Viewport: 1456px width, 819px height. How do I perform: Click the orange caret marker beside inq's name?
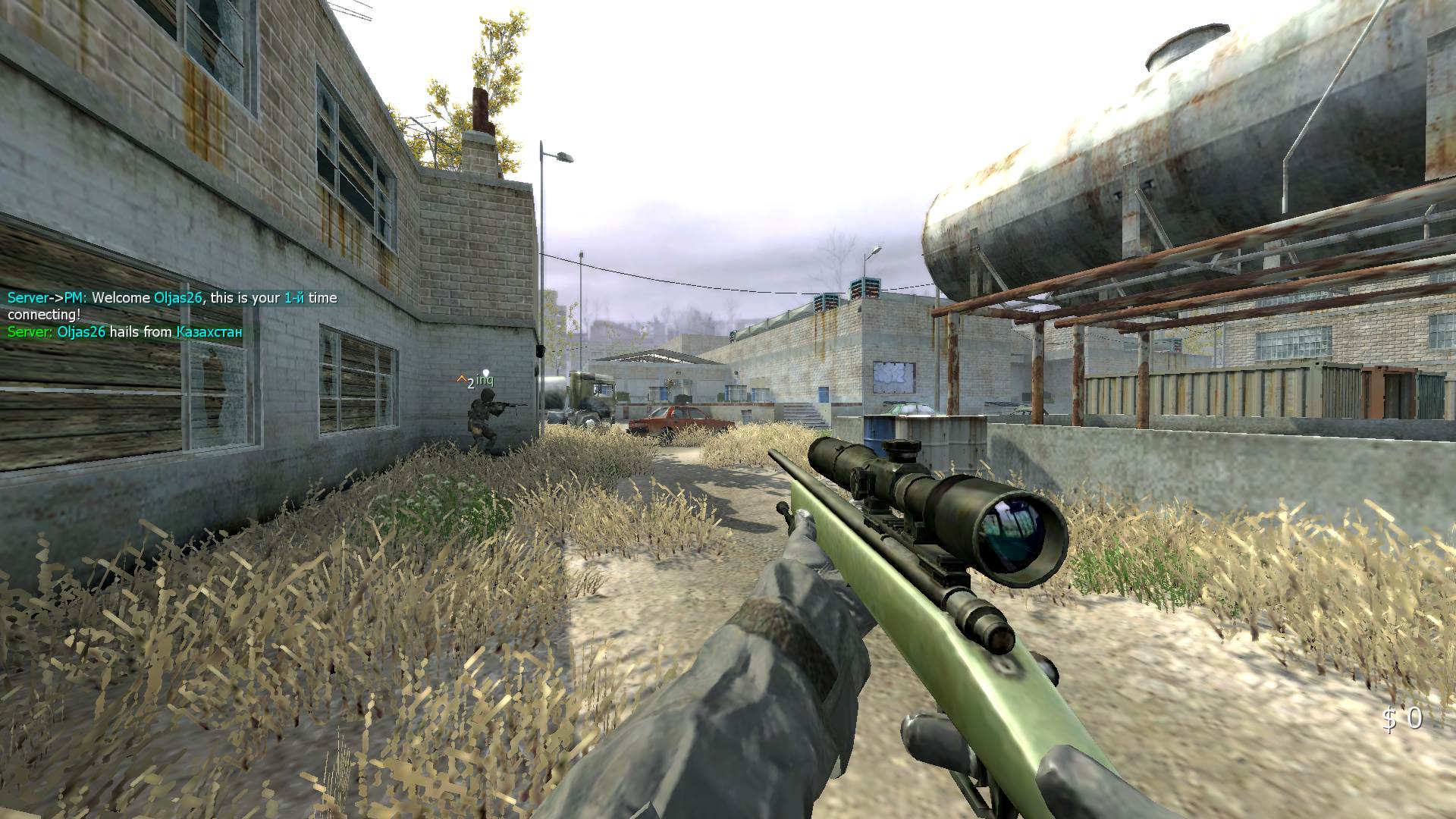tap(461, 378)
